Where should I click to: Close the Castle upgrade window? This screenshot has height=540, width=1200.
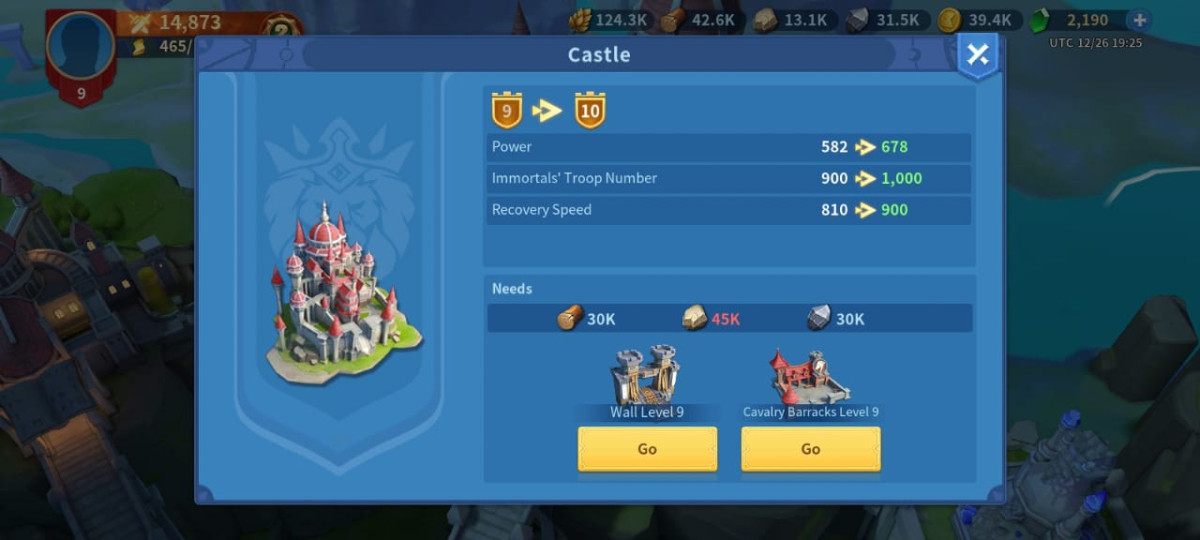point(977,56)
